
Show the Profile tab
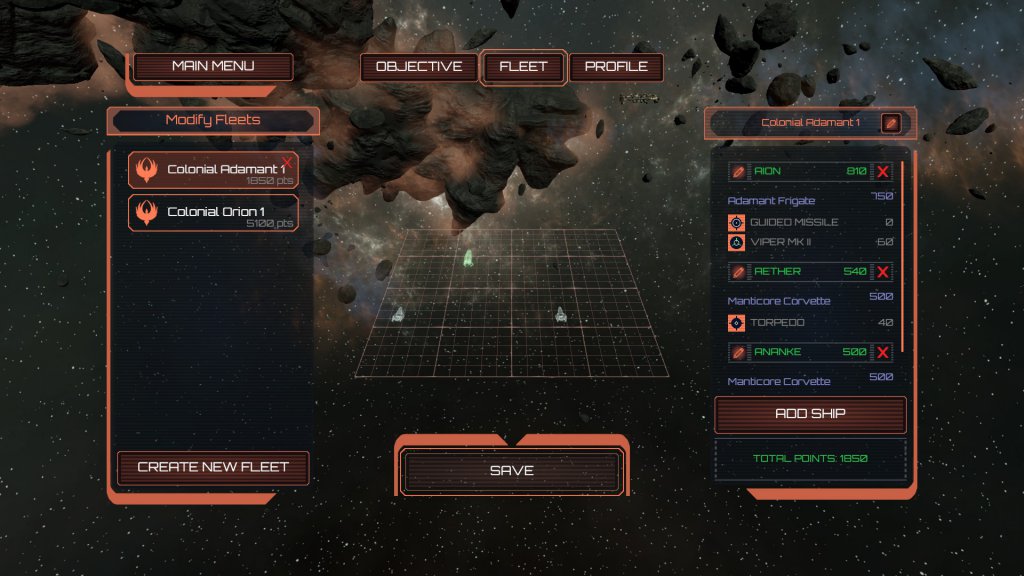point(616,67)
